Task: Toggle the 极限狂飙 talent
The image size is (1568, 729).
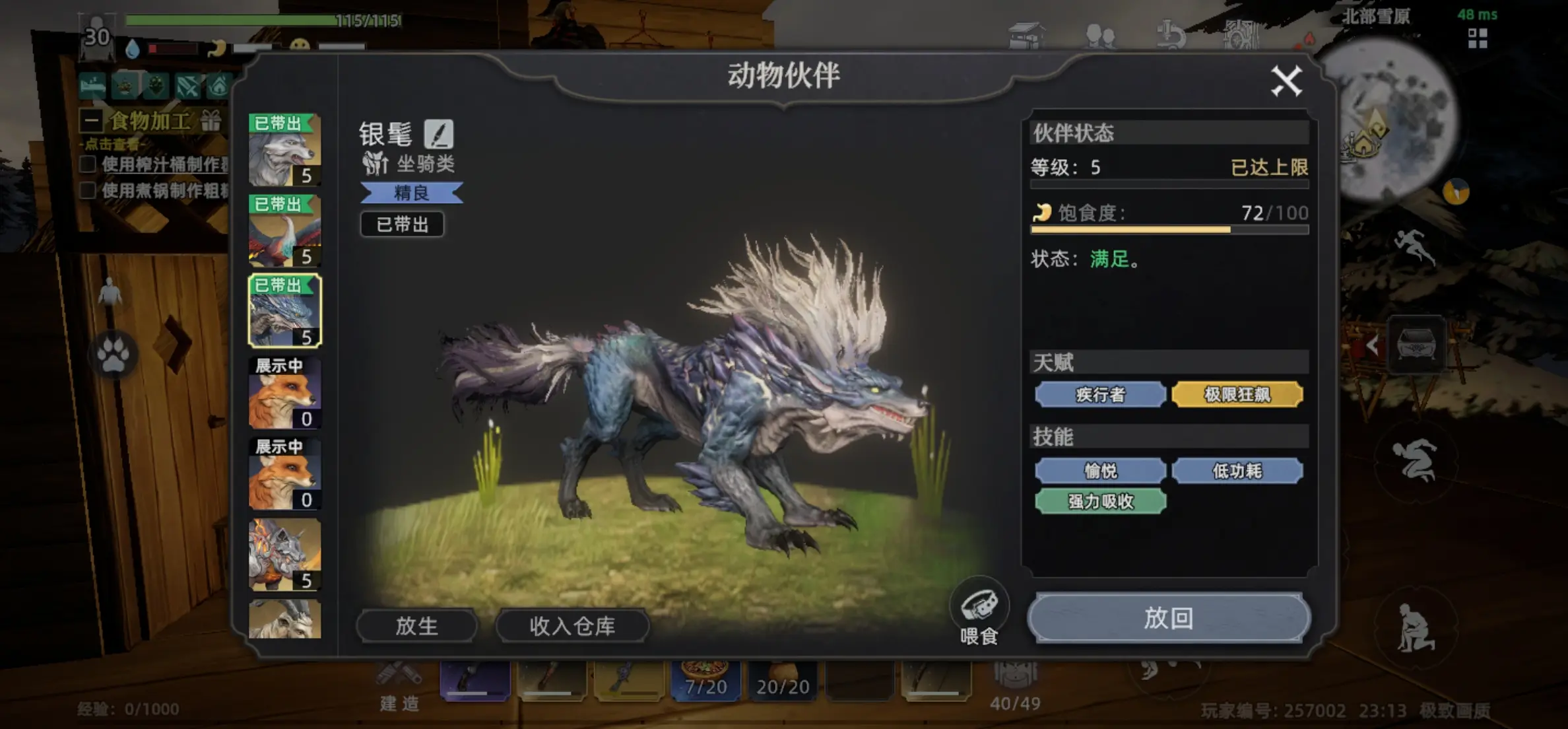Action: pyautogui.click(x=1237, y=394)
